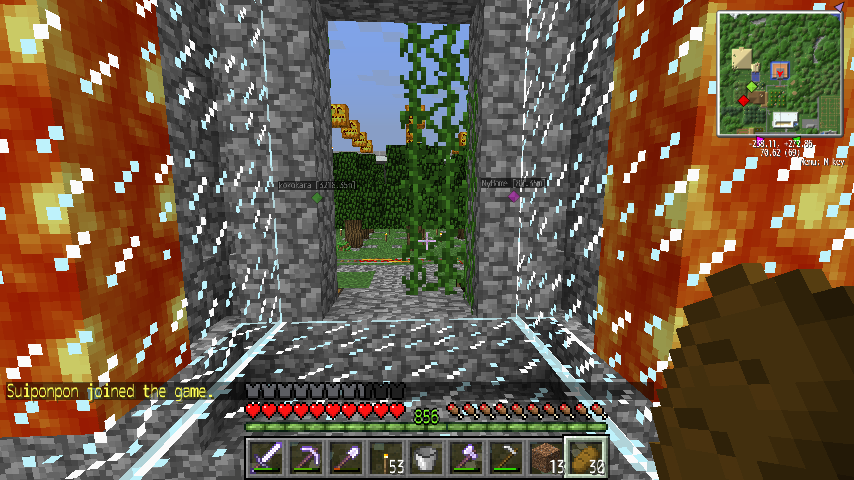Choose the hoe in the hotbar

pyautogui.click(x=505, y=459)
